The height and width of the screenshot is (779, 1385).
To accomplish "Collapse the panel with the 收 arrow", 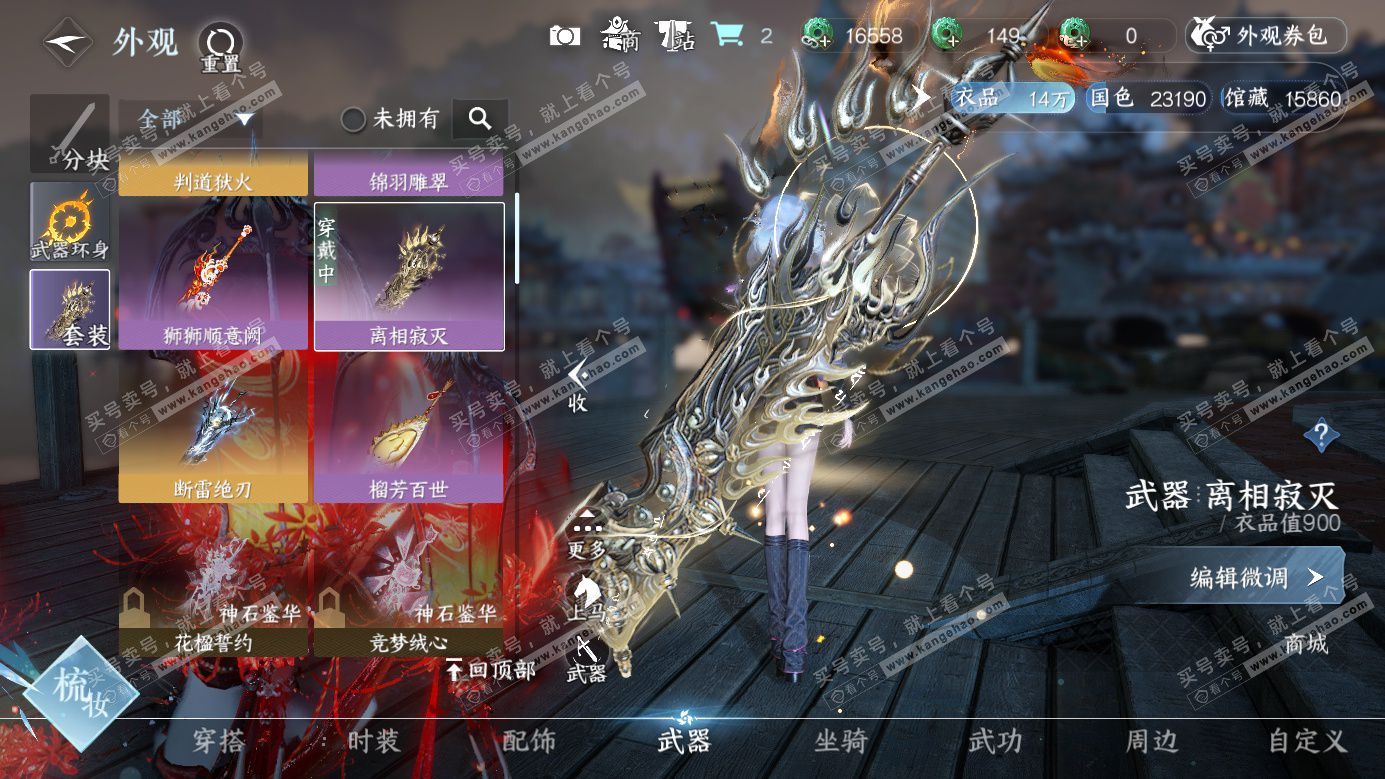I will [577, 385].
